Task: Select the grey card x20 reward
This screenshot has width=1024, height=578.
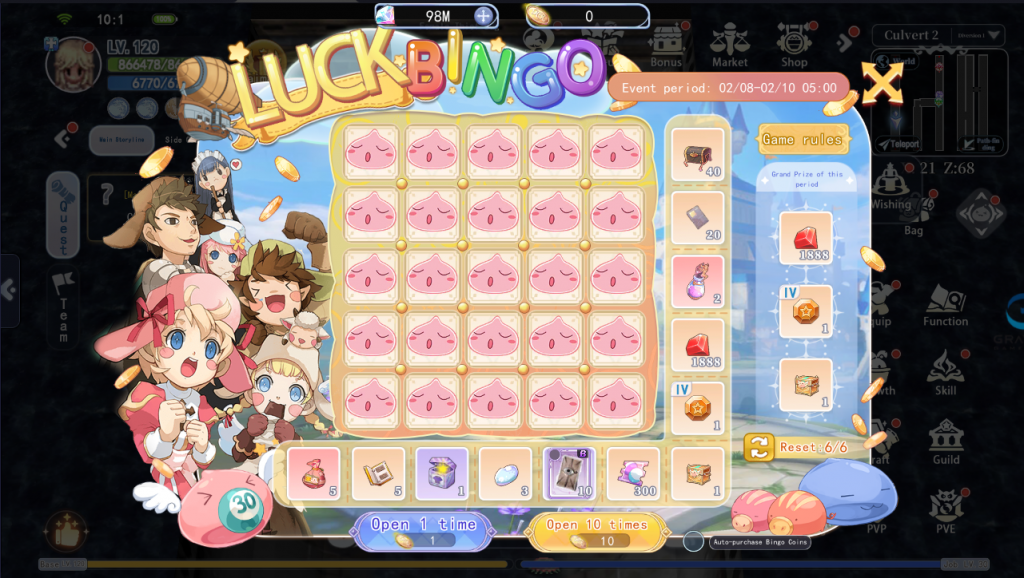Action: [x=697, y=217]
